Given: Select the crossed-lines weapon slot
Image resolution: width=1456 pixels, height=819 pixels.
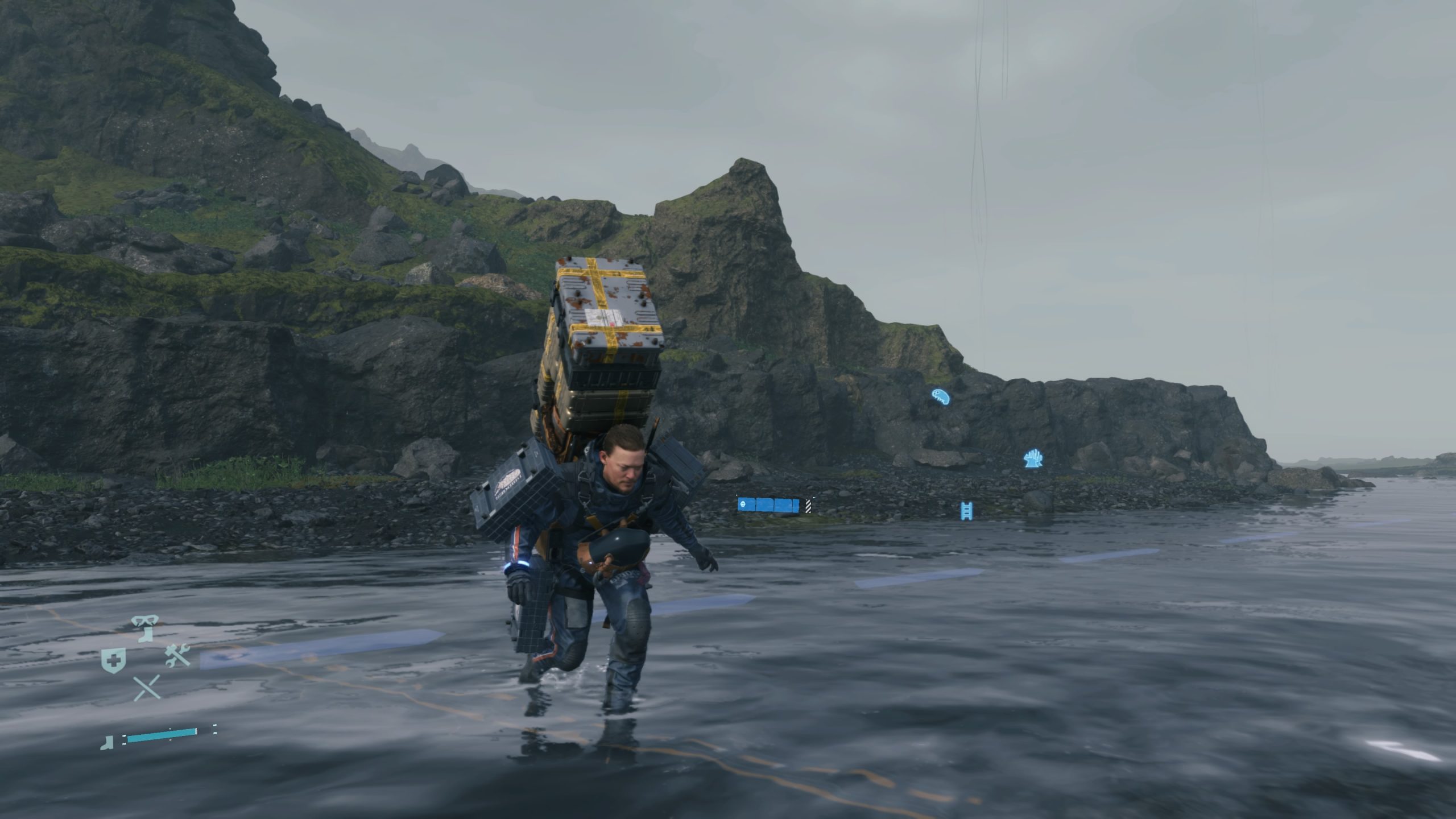Looking at the screenshot, I should pyautogui.click(x=147, y=688).
